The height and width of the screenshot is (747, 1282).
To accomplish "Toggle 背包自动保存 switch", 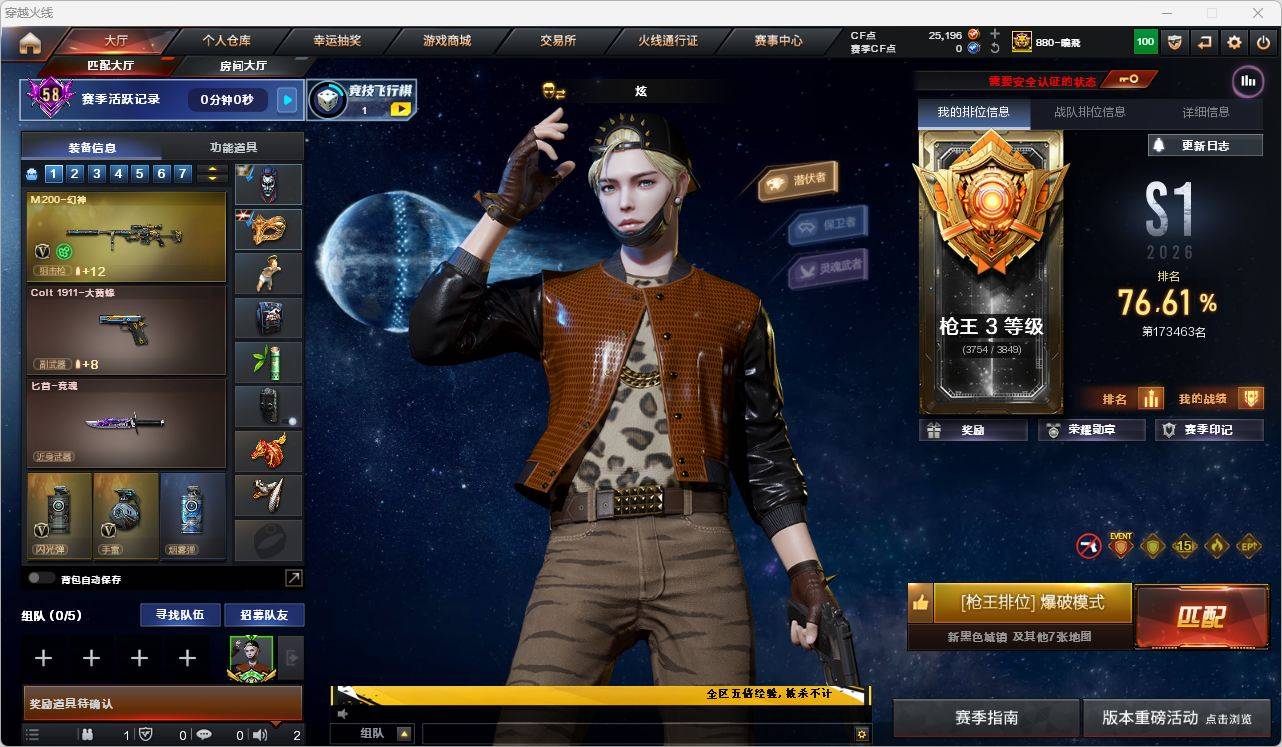I will (x=42, y=578).
